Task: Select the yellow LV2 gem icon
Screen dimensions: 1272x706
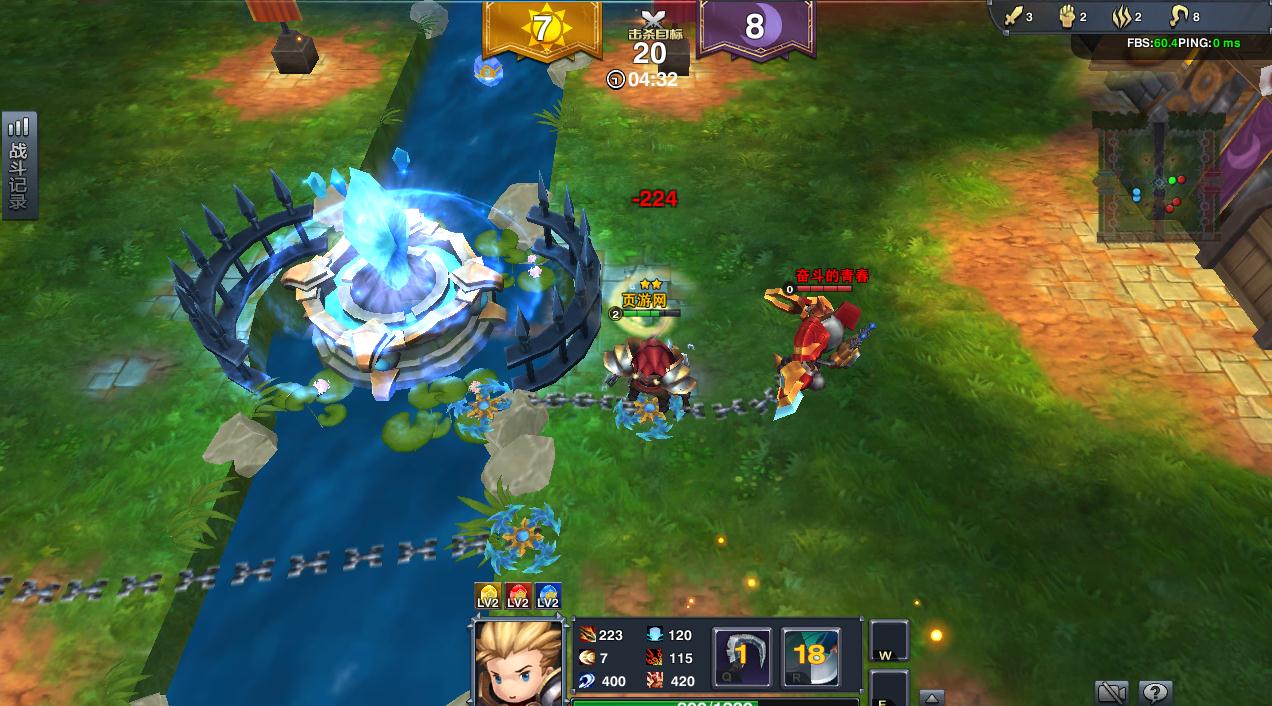Action: pyautogui.click(x=488, y=596)
